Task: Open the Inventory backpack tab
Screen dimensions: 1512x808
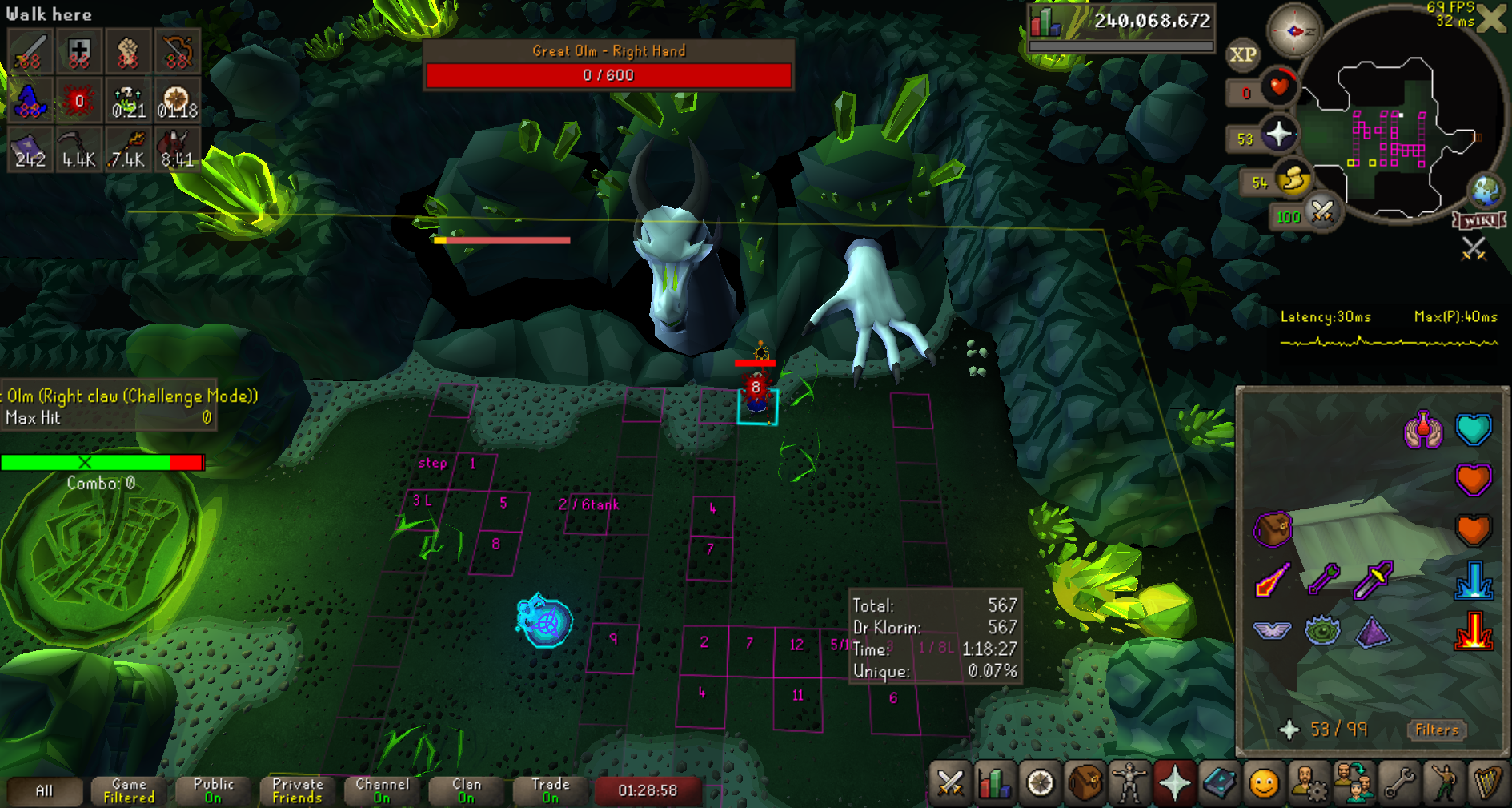Action: coord(1085,782)
